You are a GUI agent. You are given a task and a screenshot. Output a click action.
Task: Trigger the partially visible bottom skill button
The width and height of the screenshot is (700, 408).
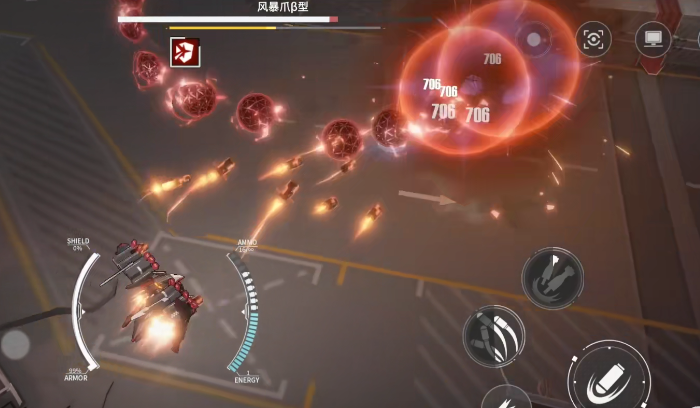[x=506, y=398]
